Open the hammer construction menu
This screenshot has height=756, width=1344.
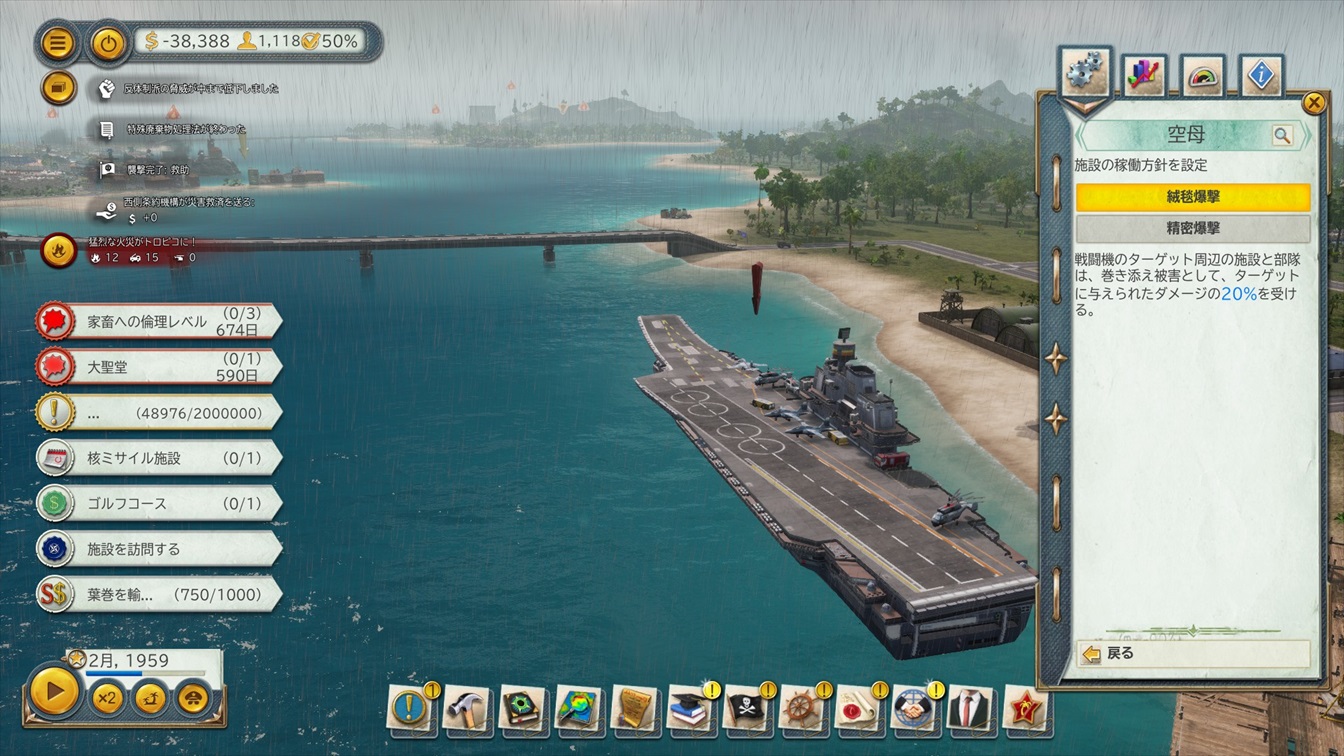coord(466,709)
